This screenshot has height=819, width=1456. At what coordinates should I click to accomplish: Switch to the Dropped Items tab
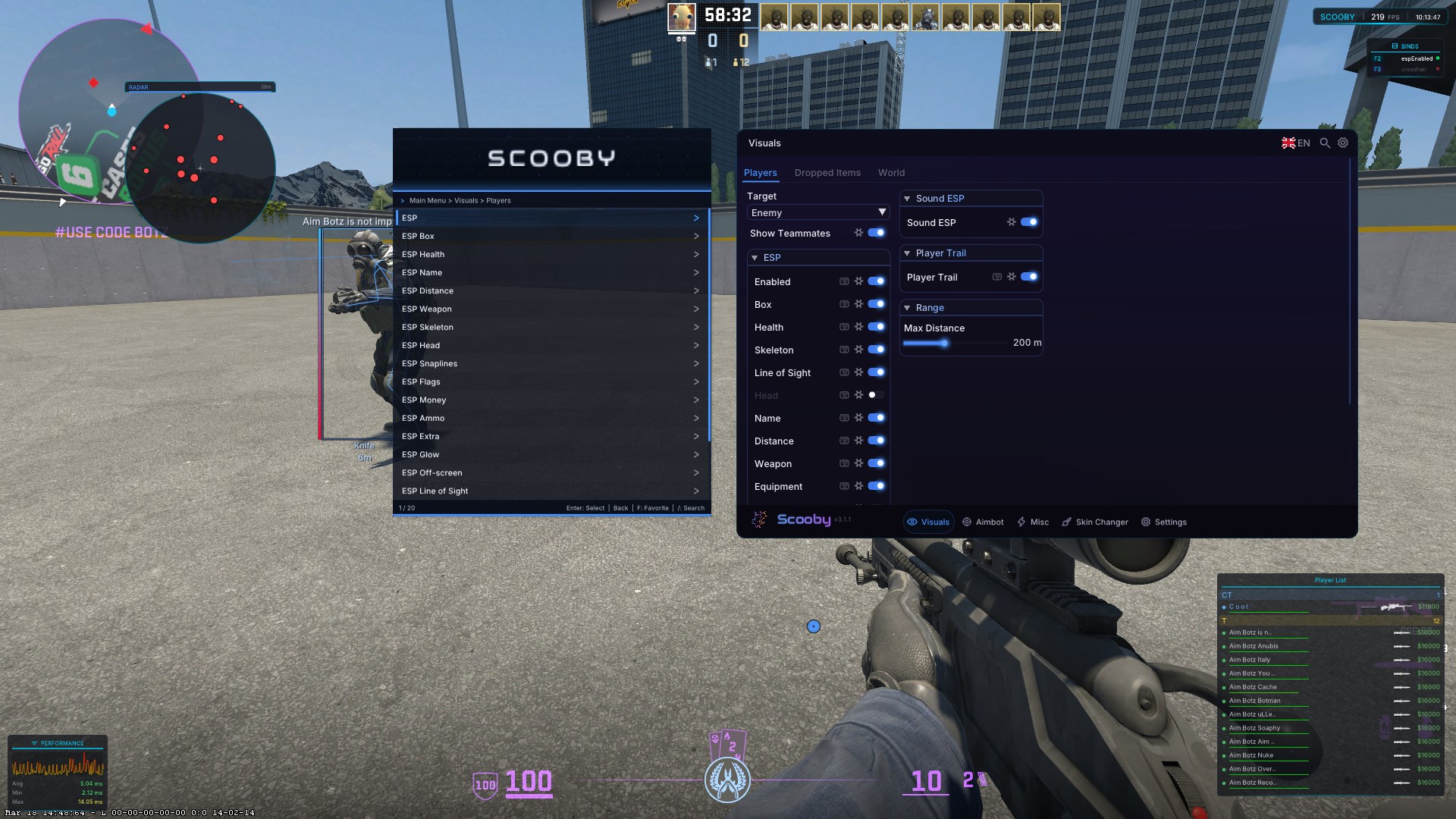coord(827,172)
